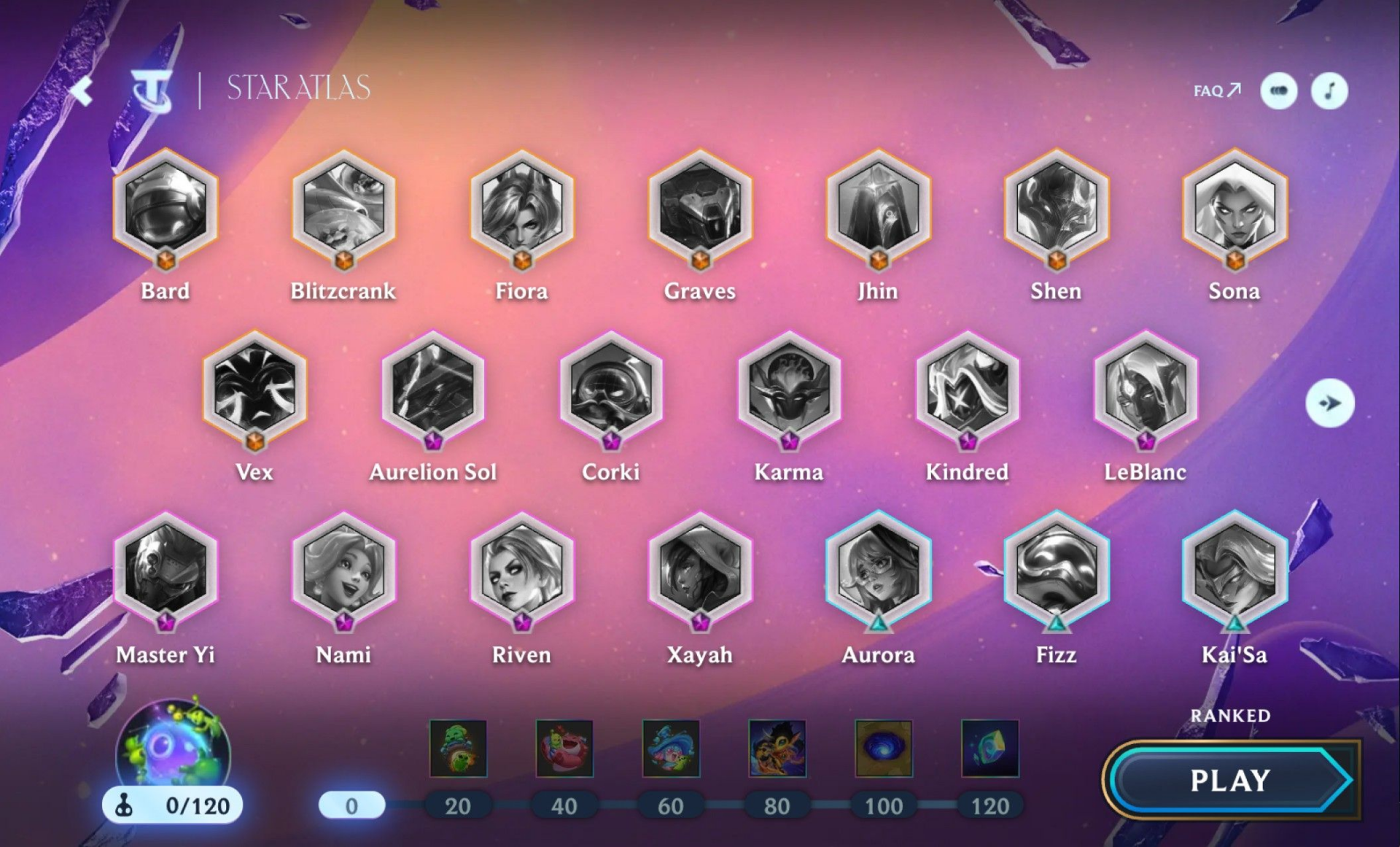
Task: Toggle the music with the note button
Action: coord(1330,90)
